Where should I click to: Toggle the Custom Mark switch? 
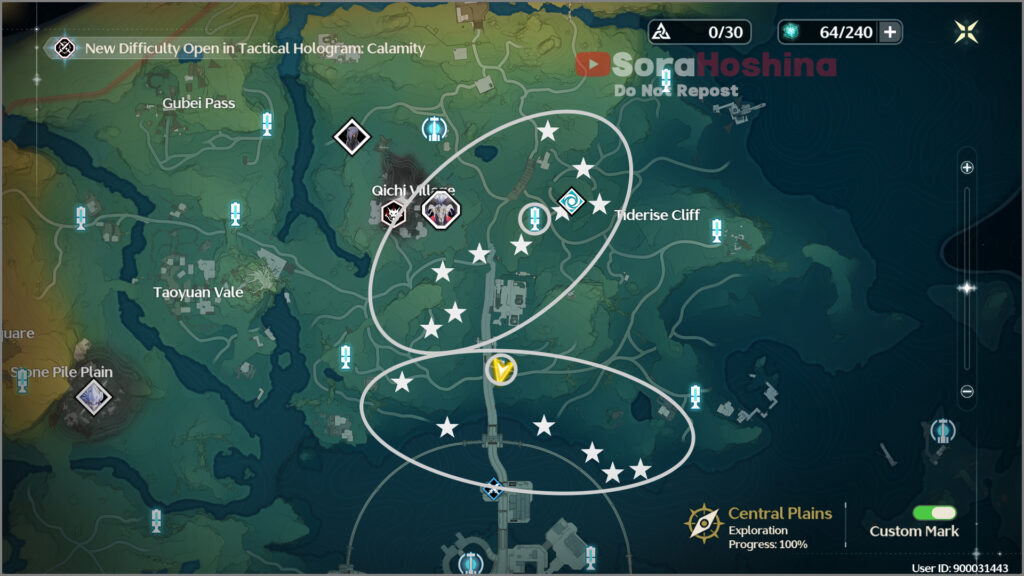935,513
